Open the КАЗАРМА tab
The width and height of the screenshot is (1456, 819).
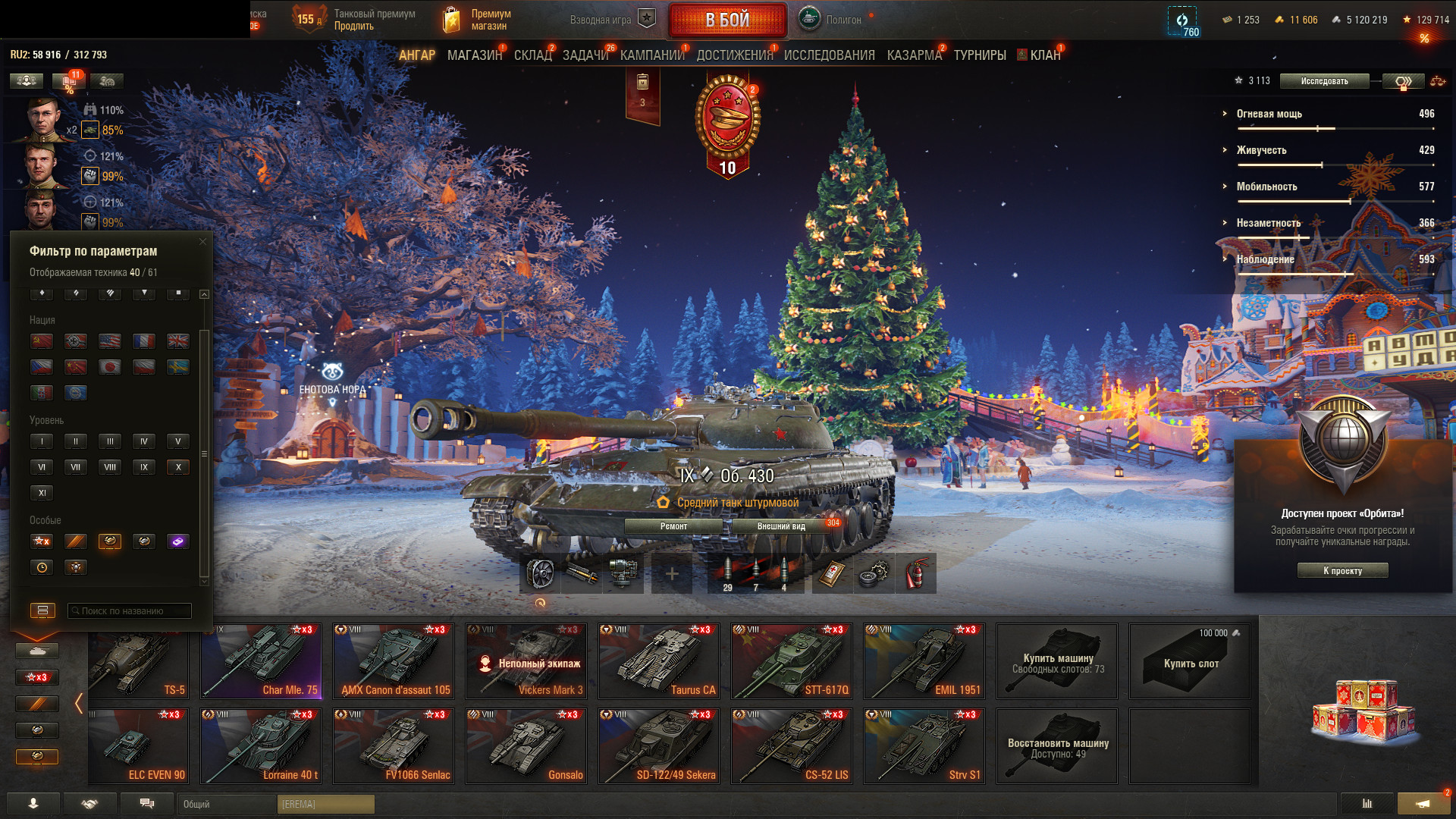tap(914, 55)
